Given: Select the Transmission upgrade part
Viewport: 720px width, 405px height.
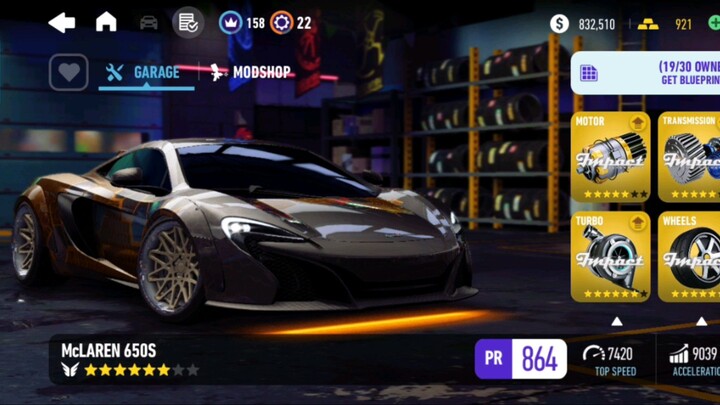Looking at the screenshot, I should [692, 157].
